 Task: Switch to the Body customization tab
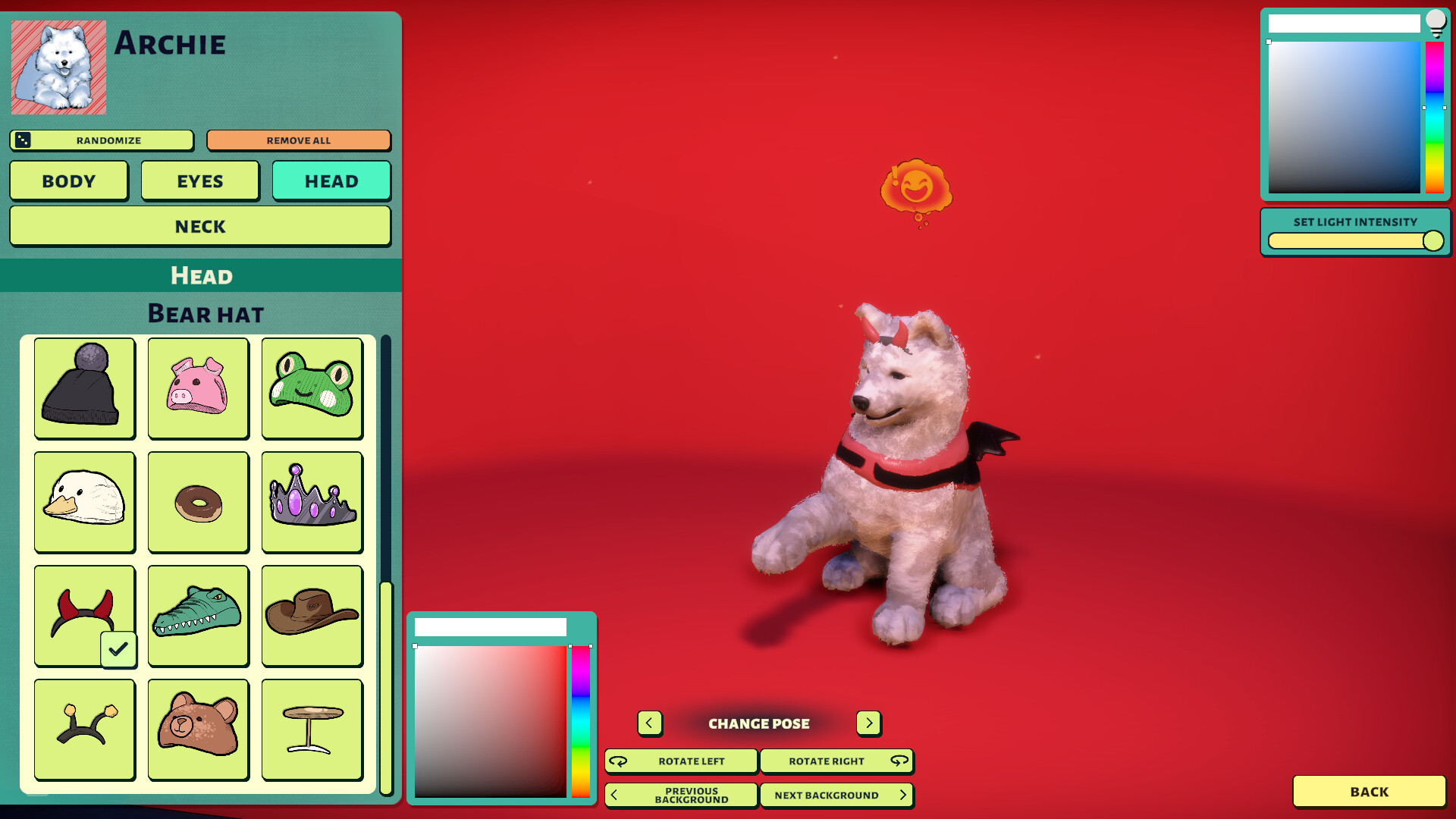(x=68, y=180)
